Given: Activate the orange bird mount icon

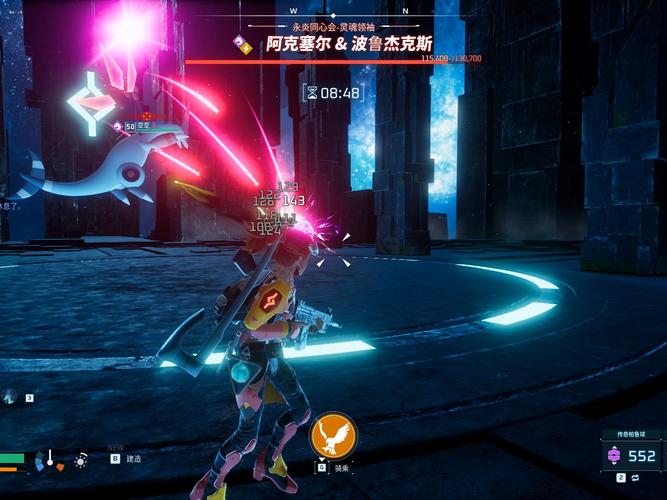Looking at the screenshot, I should click(333, 436).
